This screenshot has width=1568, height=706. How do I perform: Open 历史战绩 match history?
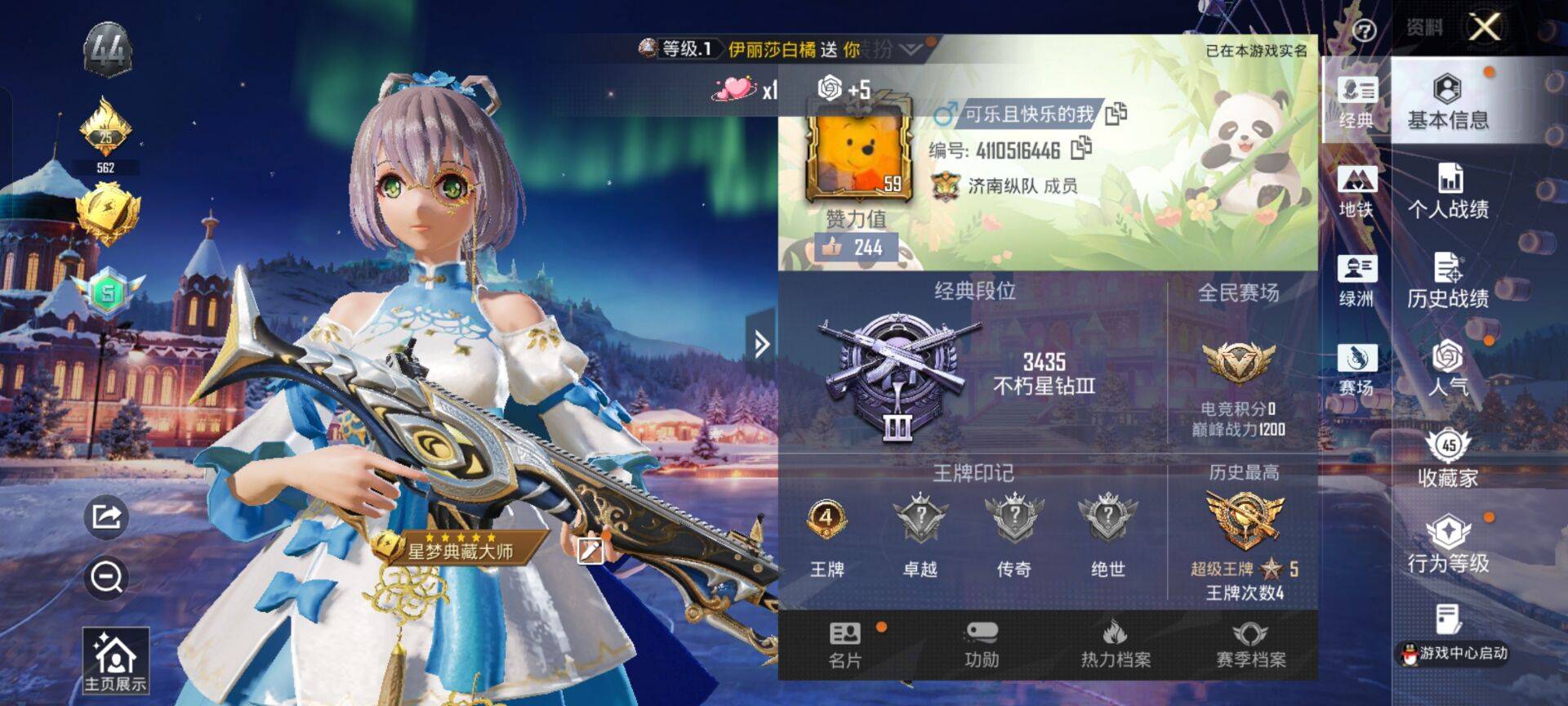(x=1447, y=280)
